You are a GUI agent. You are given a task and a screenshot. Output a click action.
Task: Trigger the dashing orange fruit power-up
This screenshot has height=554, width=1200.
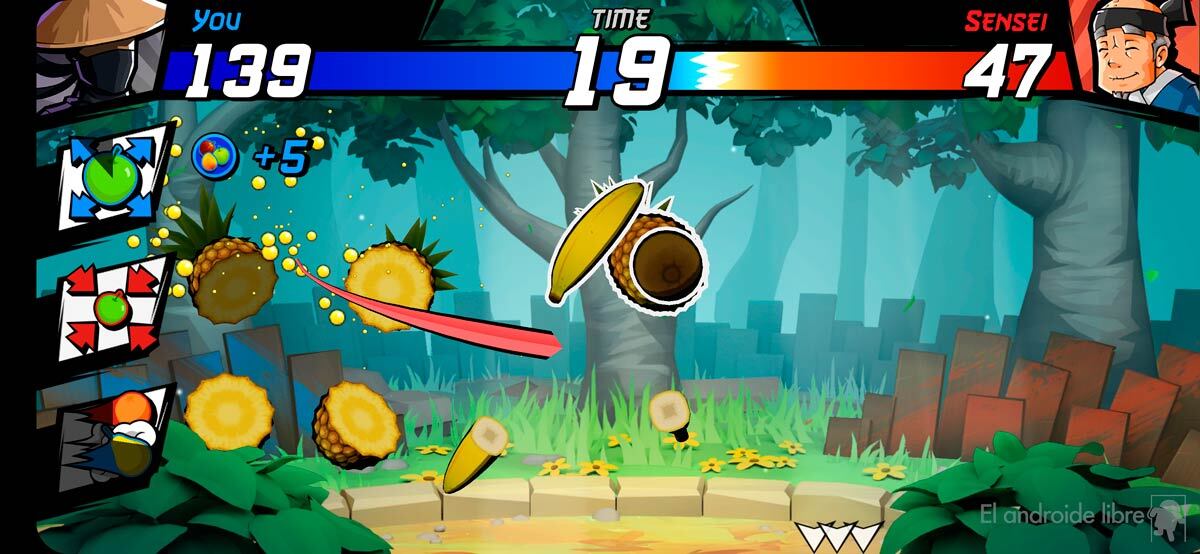(107, 430)
